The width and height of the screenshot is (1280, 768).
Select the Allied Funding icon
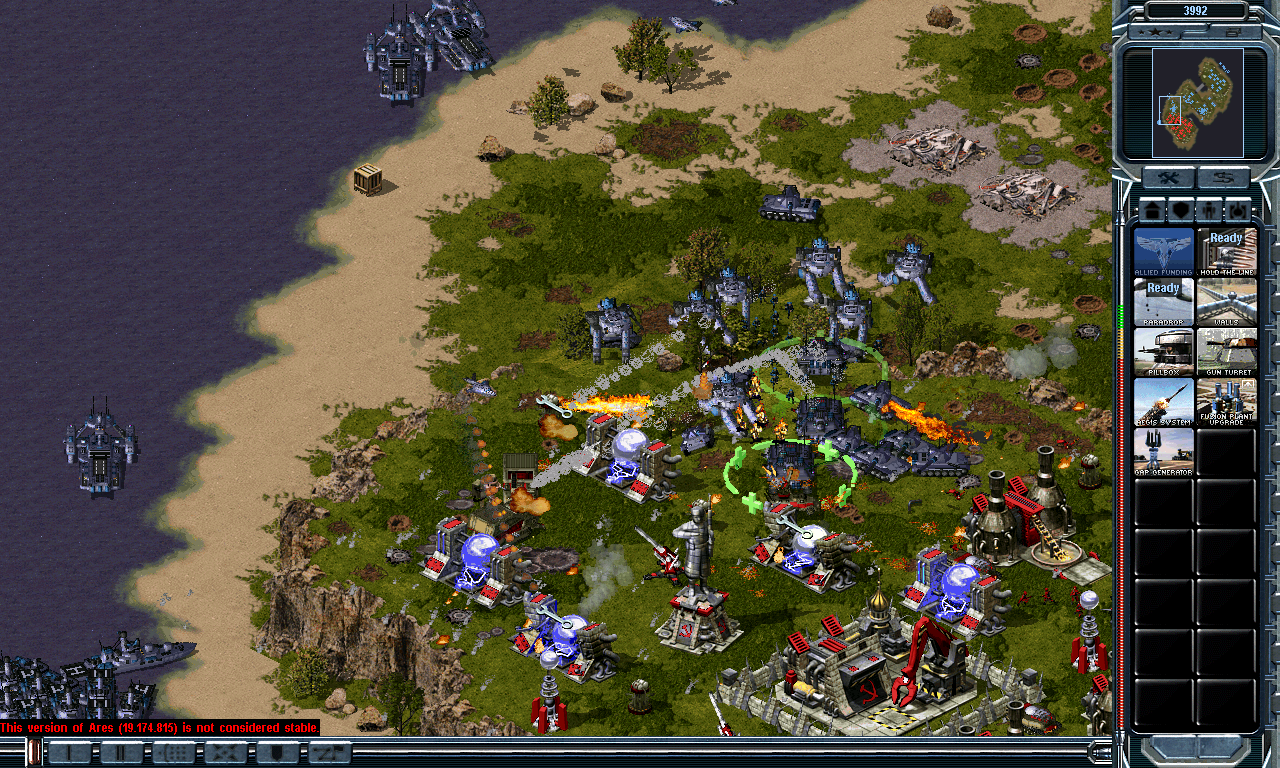[1164, 251]
